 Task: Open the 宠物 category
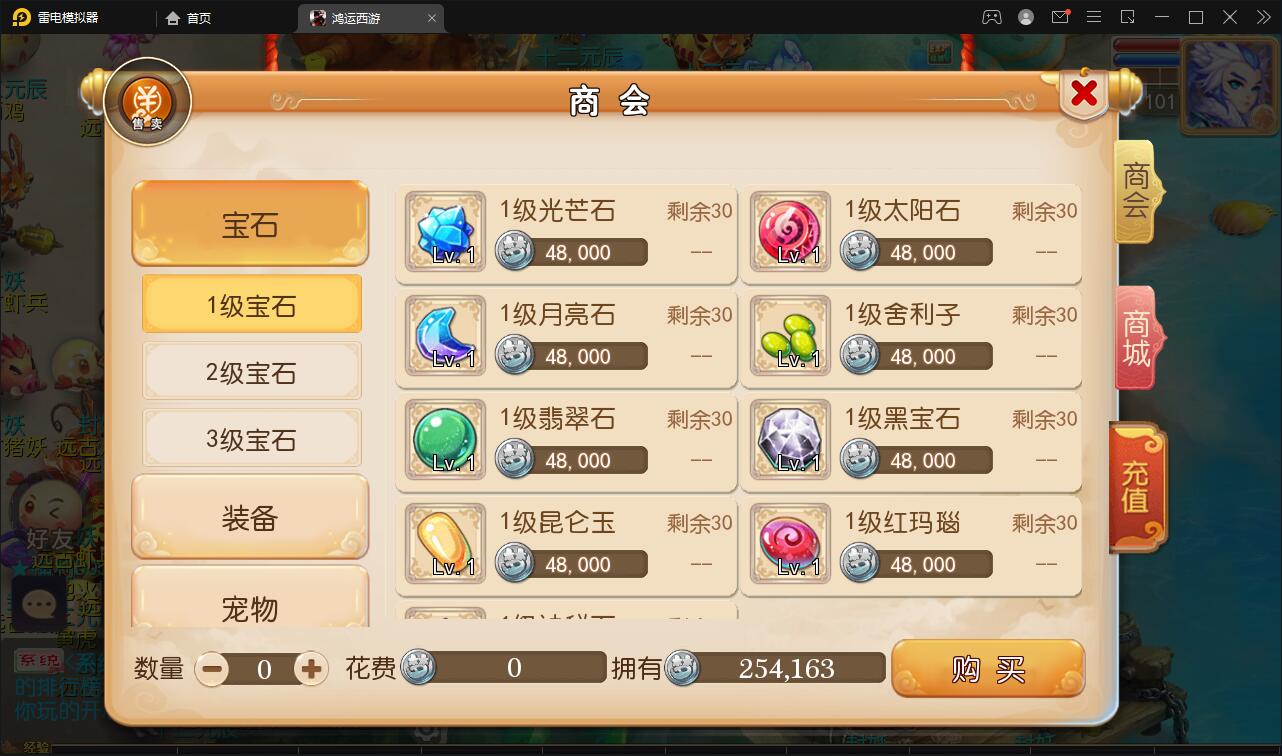pos(250,608)
